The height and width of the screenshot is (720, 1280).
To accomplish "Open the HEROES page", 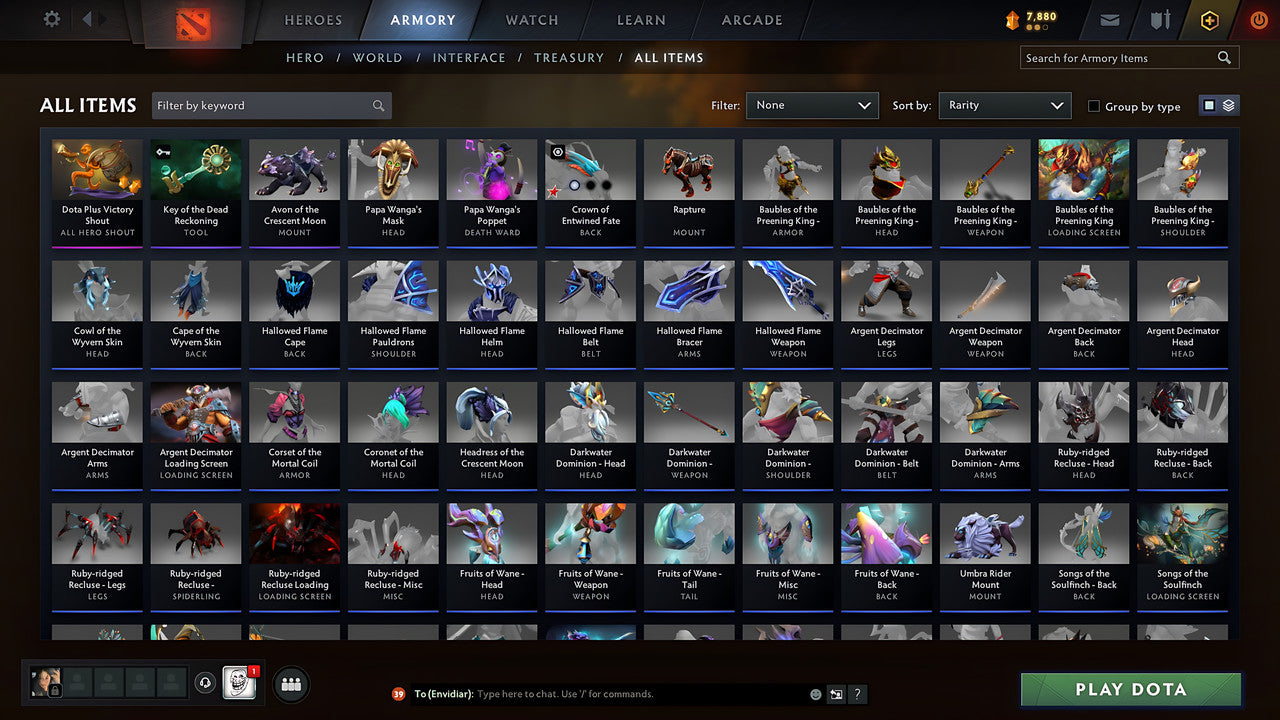I will point(313,19).
